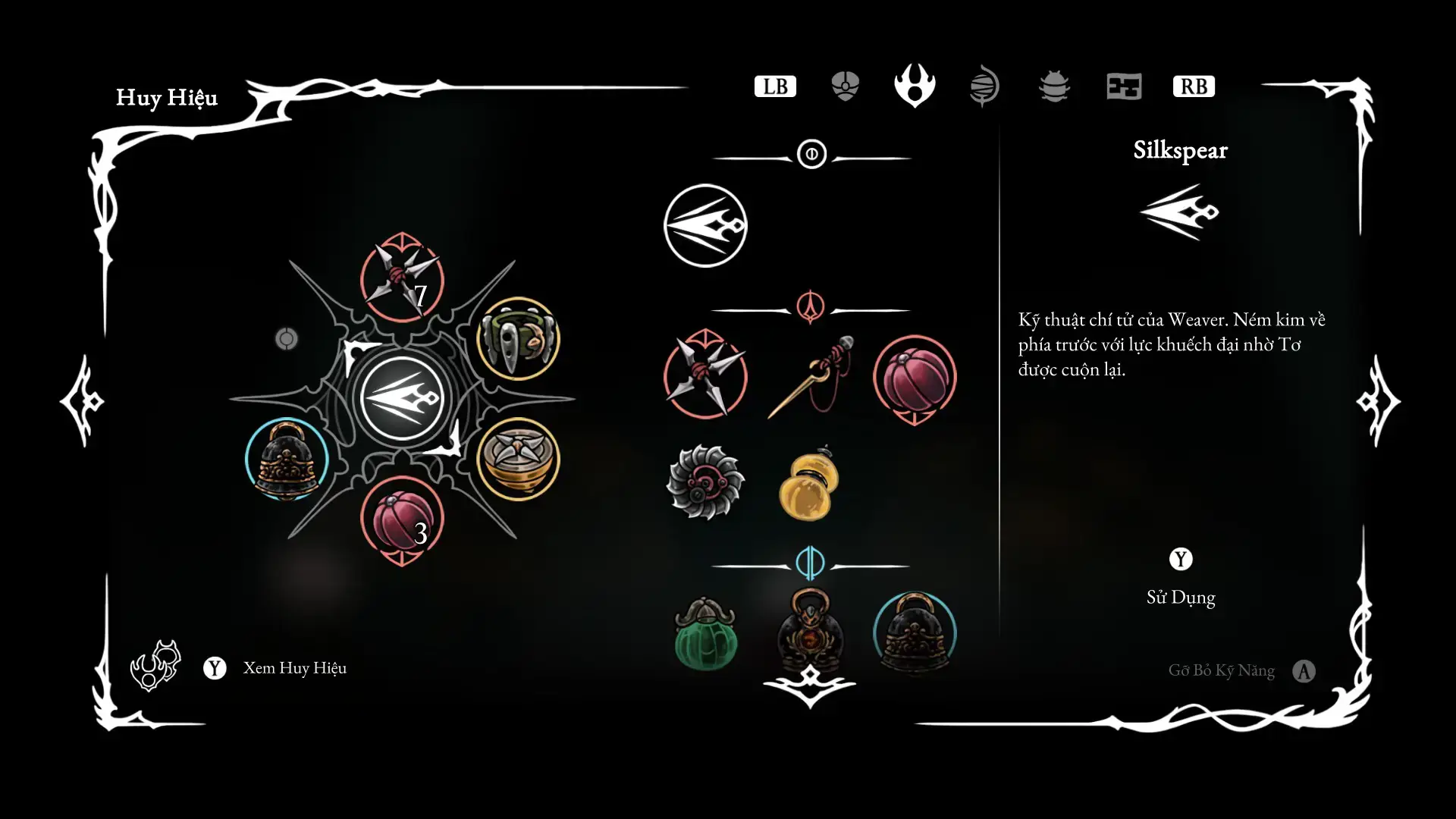Select the green orb with helmet in the list
This screenshot has height=819, width=1456.
(x=705, y=634)
